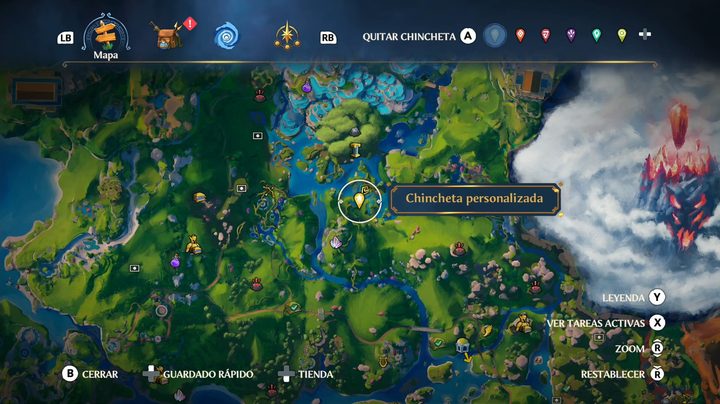Select the blue shield pin icon
The image size is (720, 404).
pos(494,36)
